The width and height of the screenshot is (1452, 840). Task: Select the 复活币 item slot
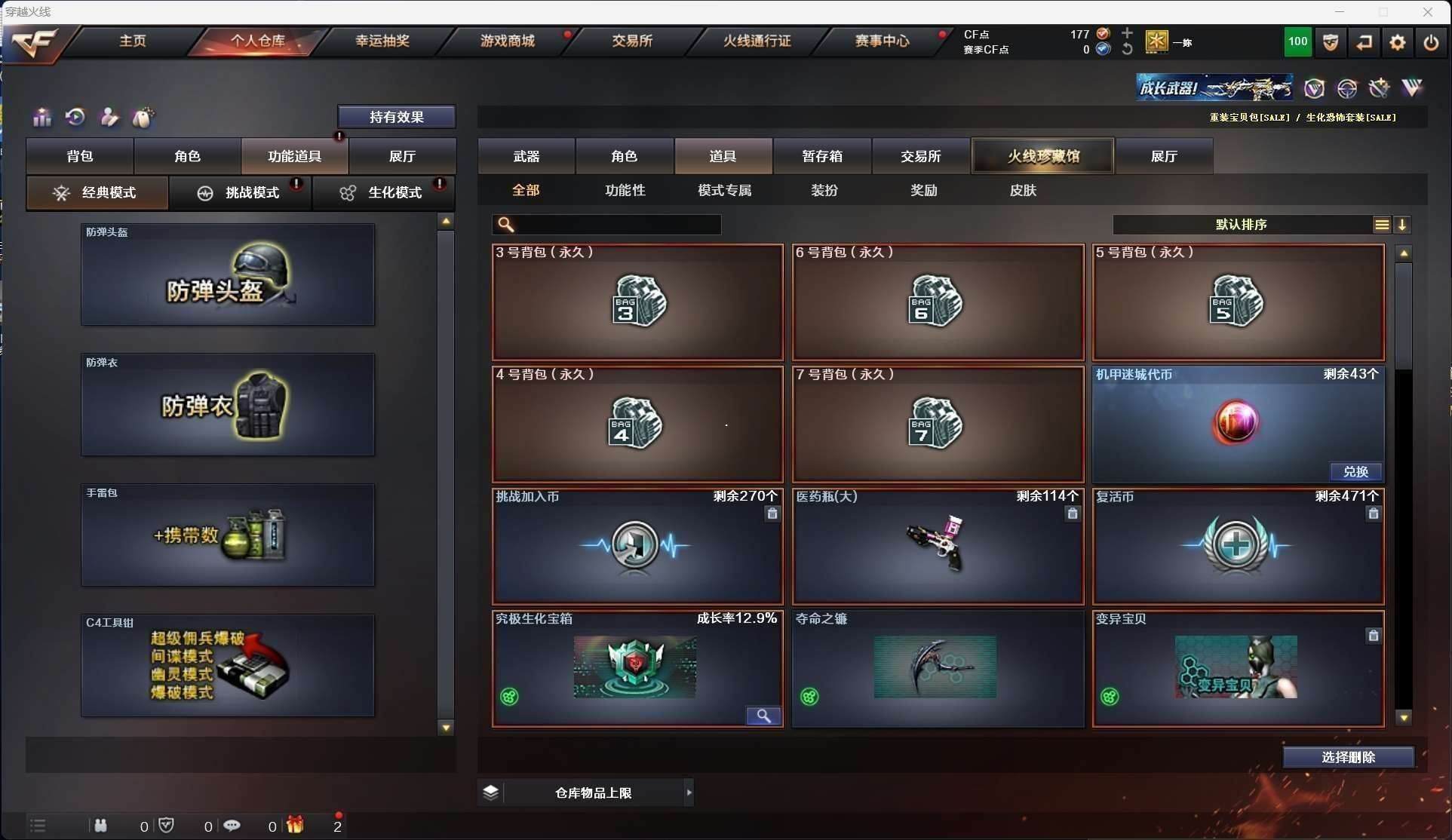point(1238,547)
